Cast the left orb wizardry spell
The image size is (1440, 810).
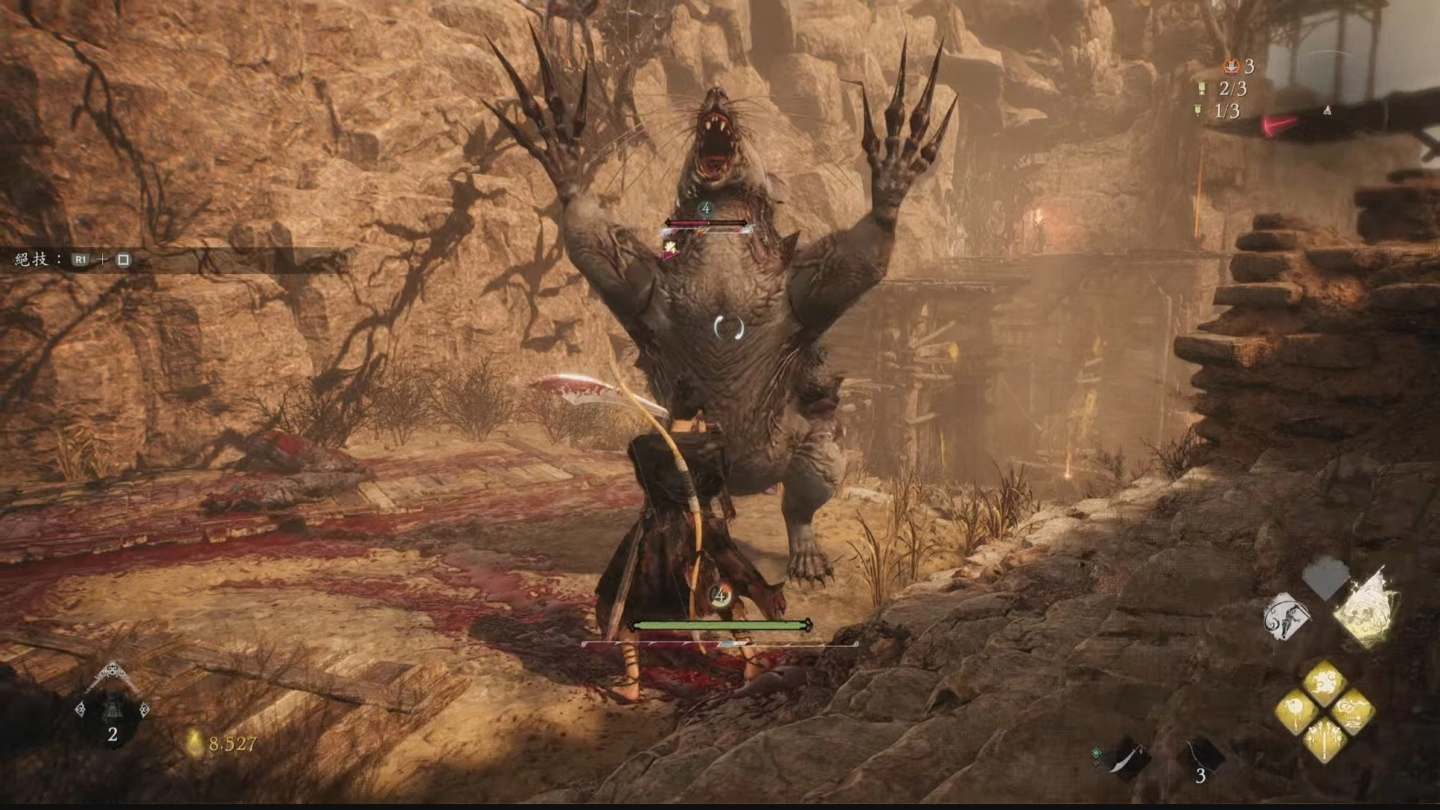(x=1296, y=711)
